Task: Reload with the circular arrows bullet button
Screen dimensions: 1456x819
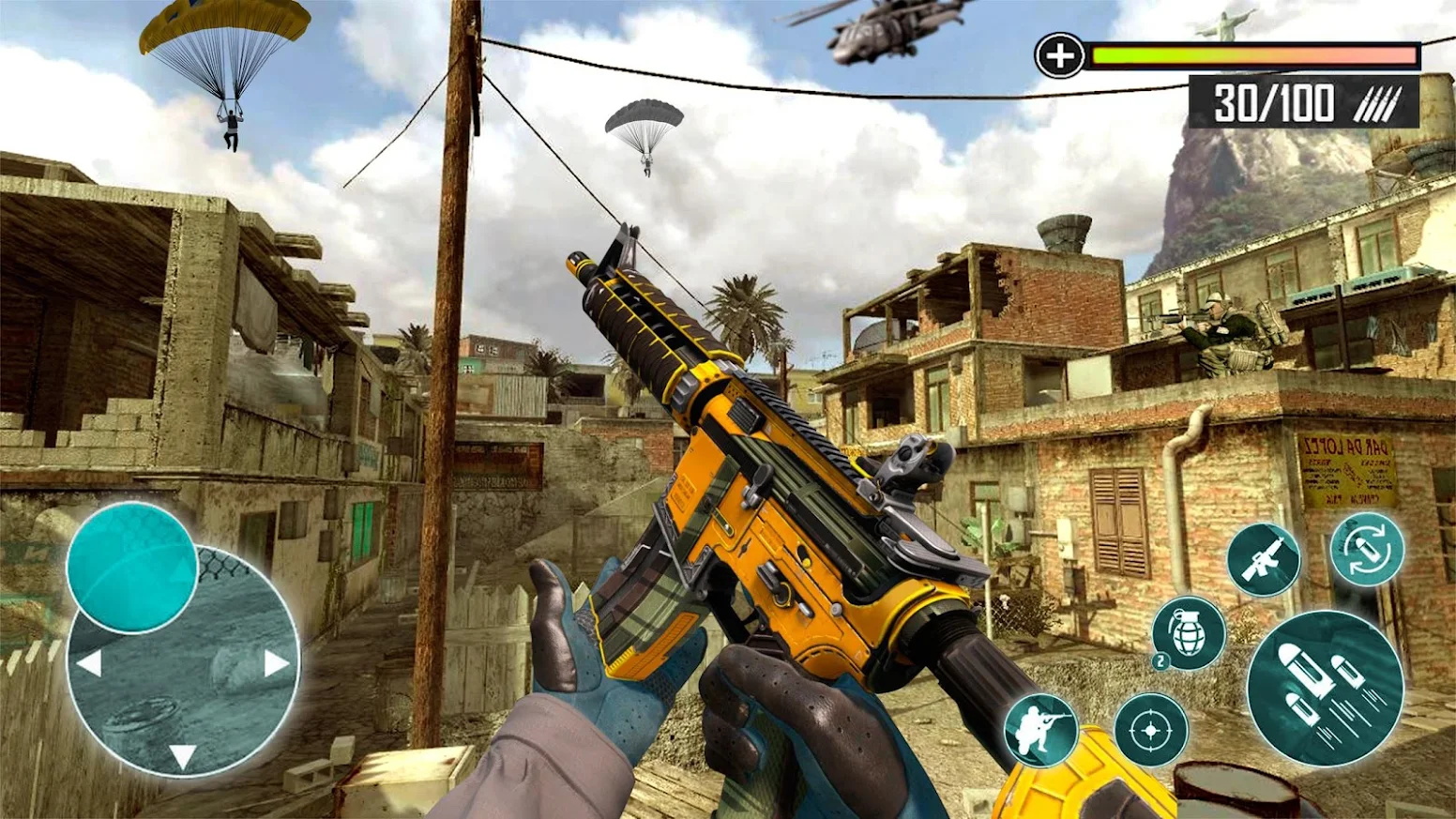Action: 1367,549
